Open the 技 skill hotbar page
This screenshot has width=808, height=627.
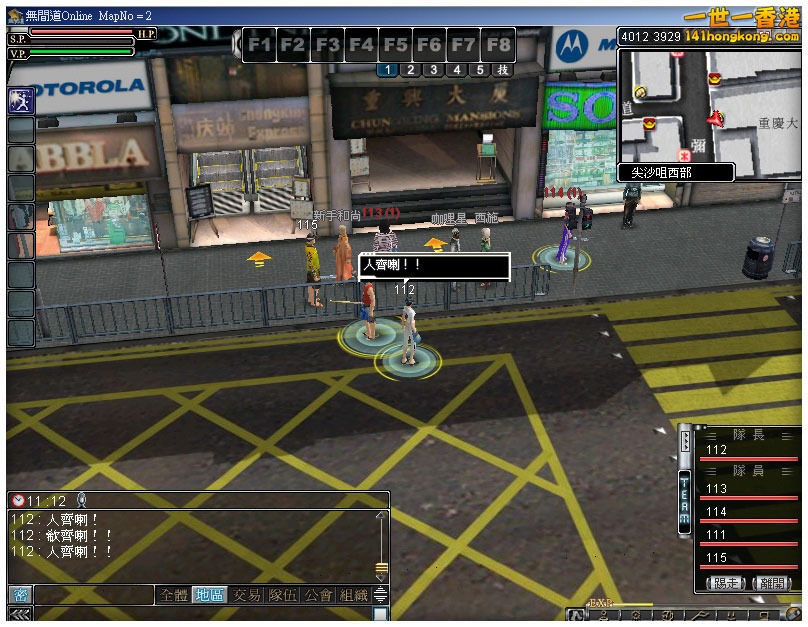pos(503,70)
